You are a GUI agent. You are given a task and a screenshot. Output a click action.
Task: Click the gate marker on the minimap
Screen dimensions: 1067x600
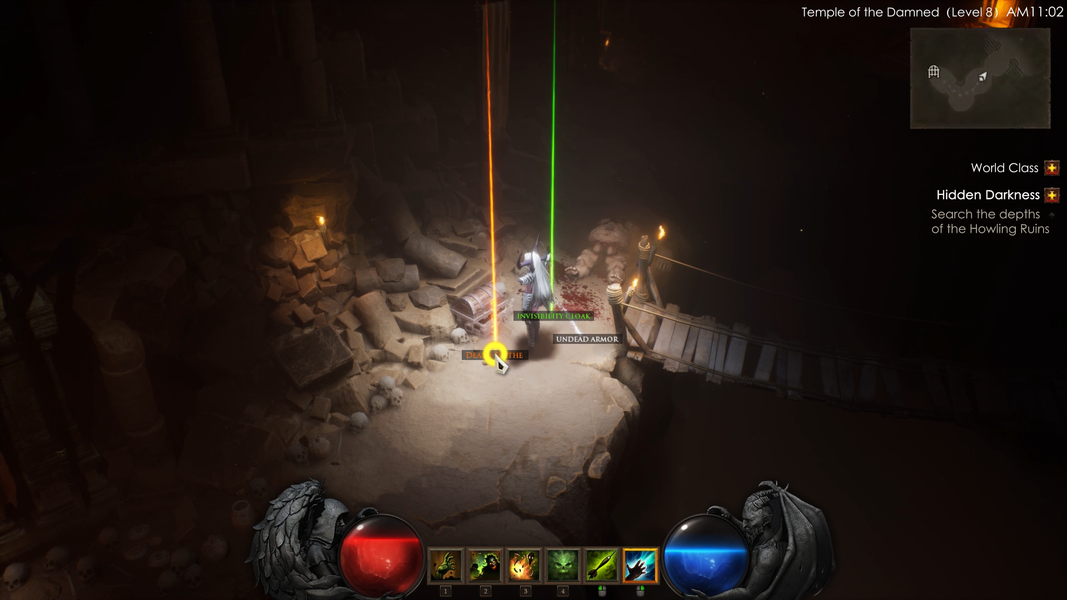(x=934, y=72)
